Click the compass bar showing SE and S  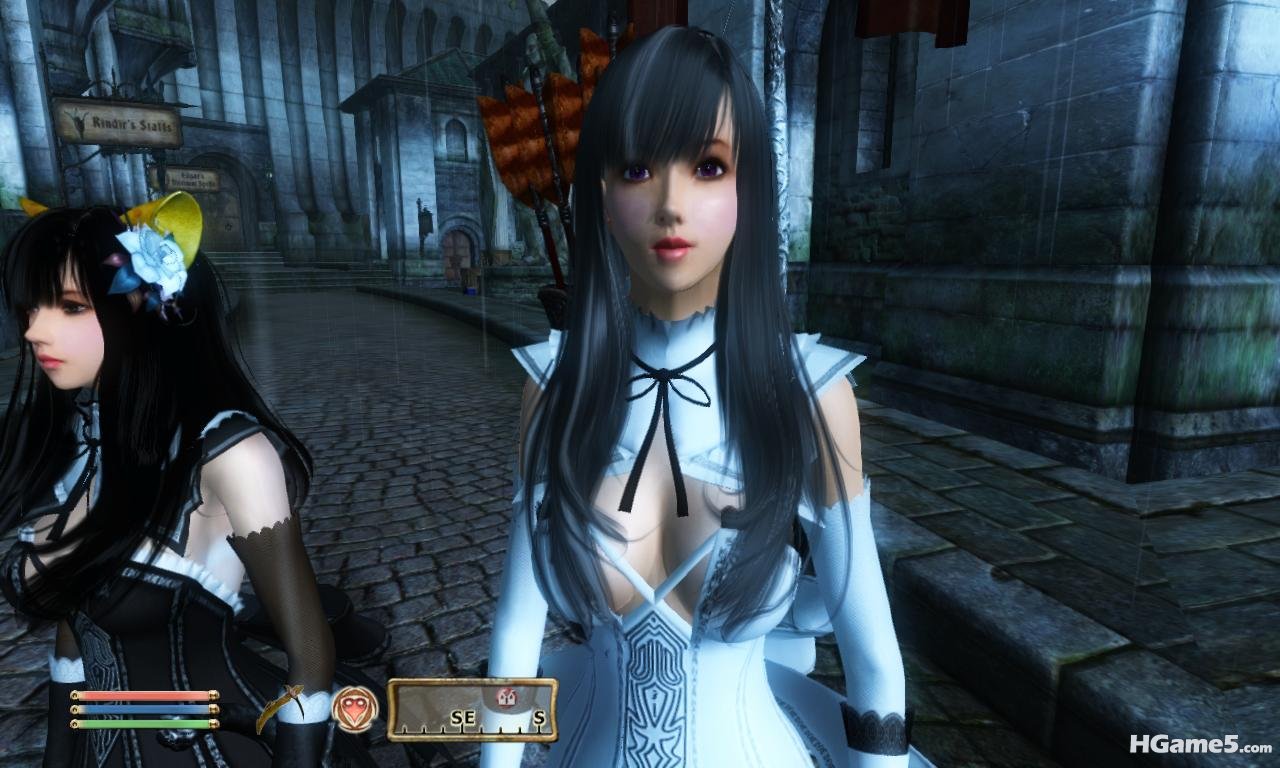click(x=472, y=711)
